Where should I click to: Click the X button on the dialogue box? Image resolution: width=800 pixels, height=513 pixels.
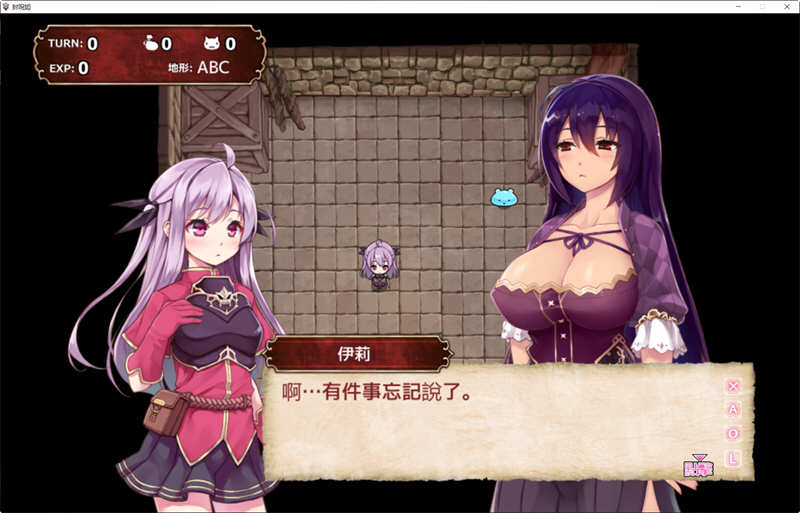[x=733, y=385]
